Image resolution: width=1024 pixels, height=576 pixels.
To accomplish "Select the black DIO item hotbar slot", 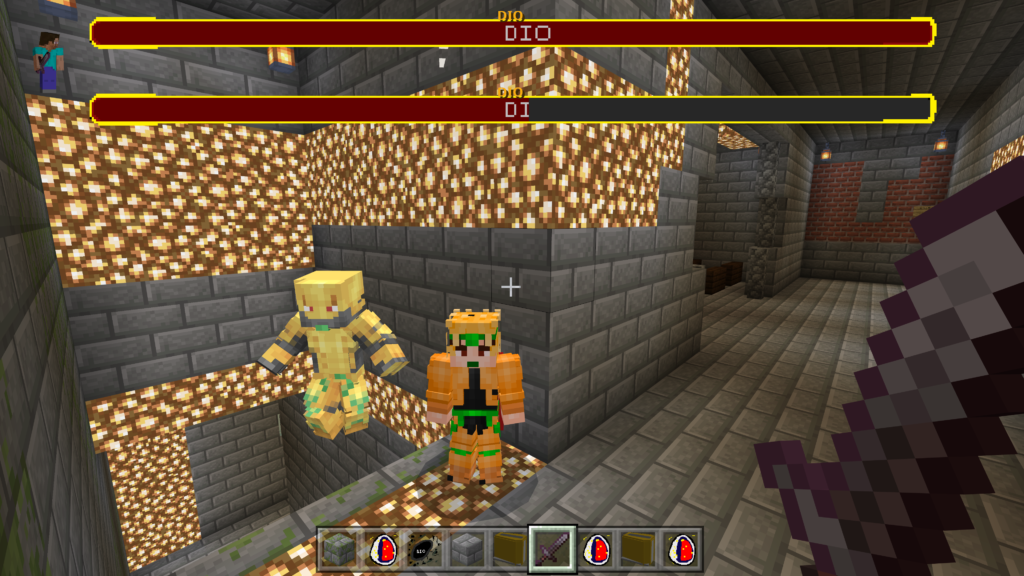I will [x=423, y=549].
